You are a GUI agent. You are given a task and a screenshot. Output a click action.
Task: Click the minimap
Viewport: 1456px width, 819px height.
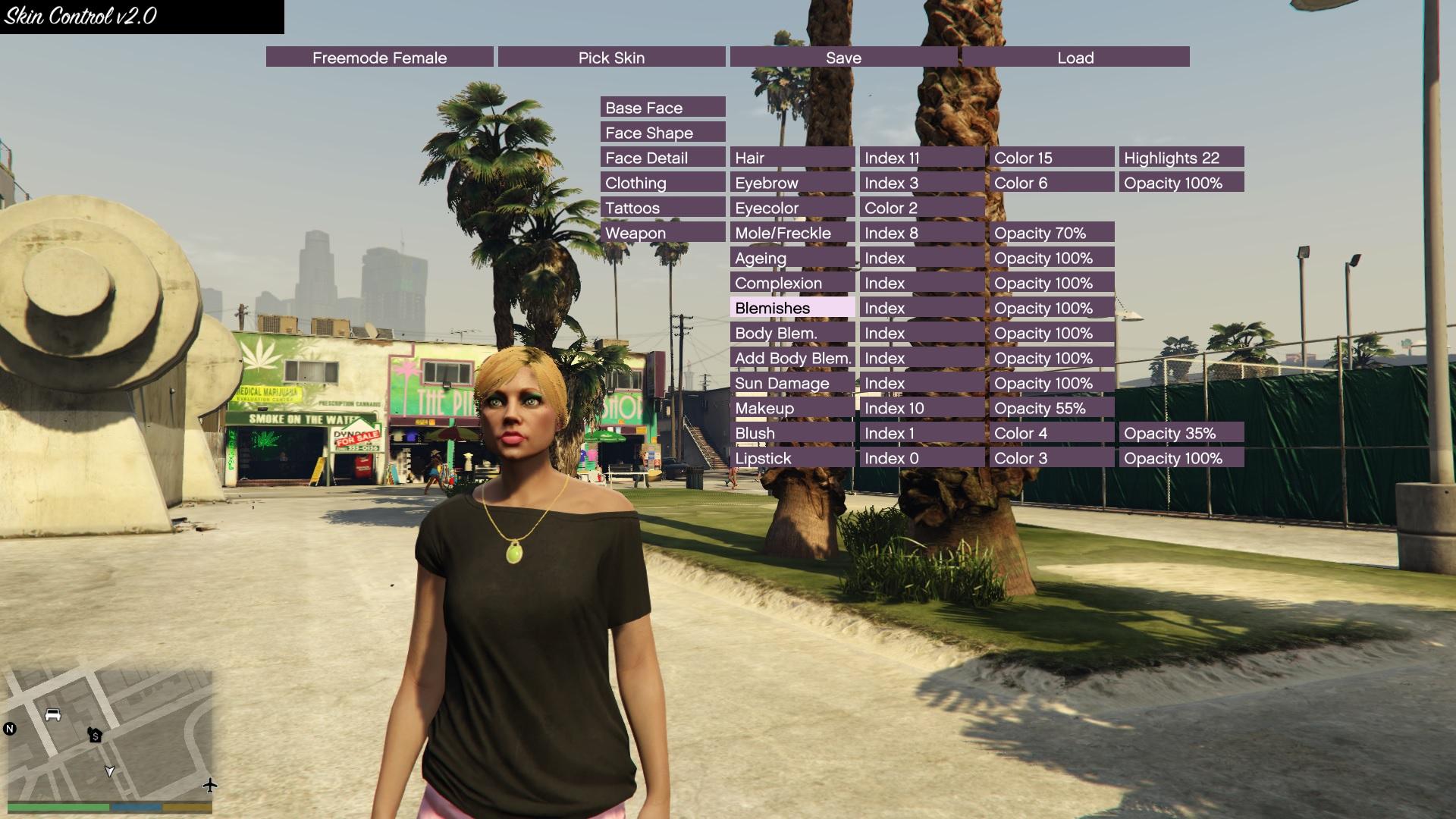[x=110, y=732]
